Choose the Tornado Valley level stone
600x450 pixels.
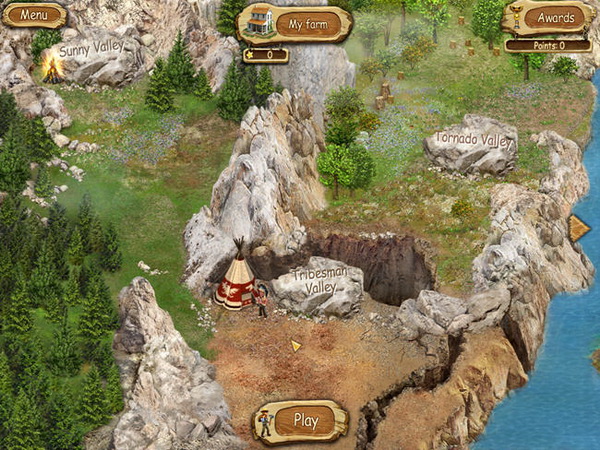click(472, 141)
